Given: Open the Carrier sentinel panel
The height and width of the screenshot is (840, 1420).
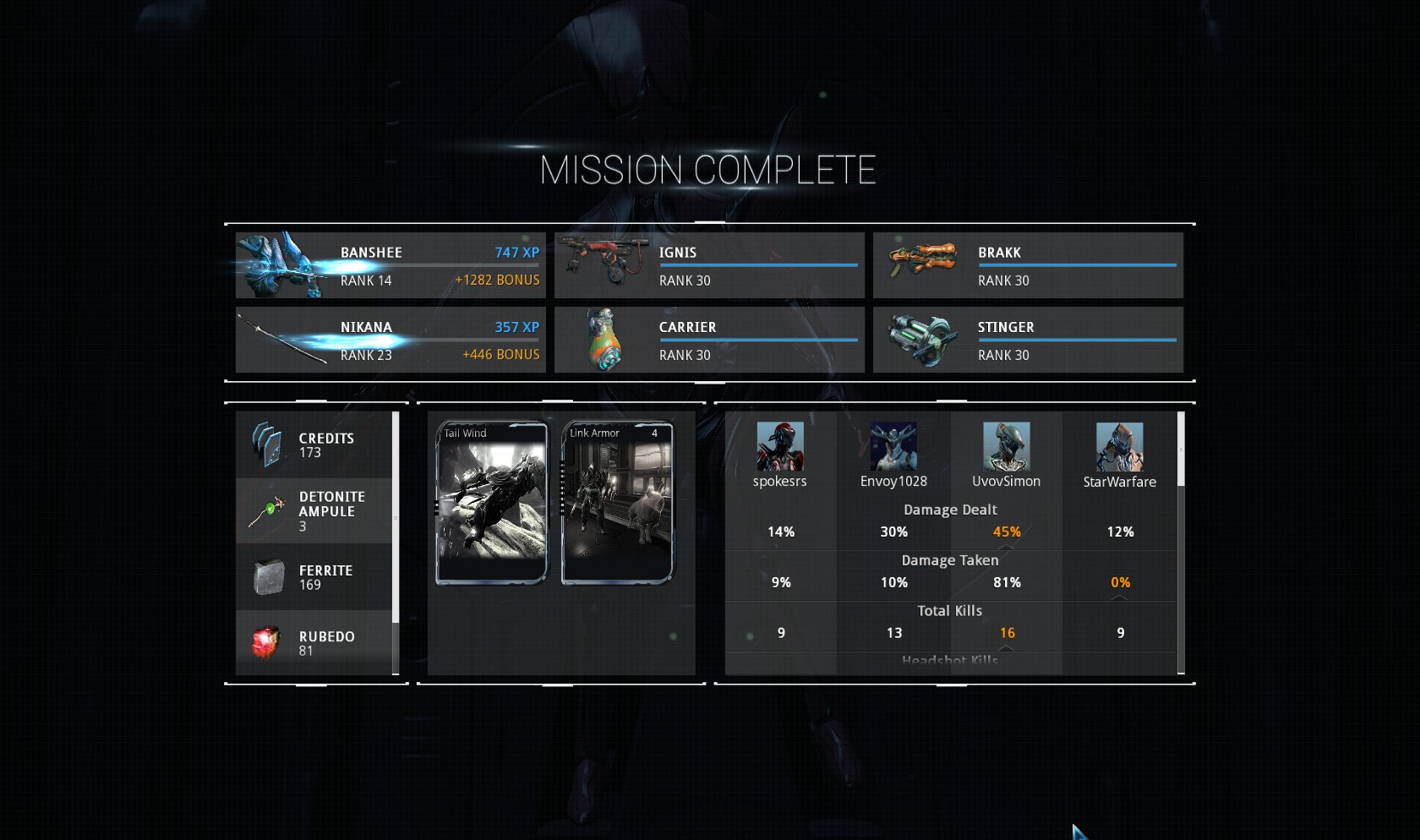Looking at the screenshot, I should (x=709, y=340).
